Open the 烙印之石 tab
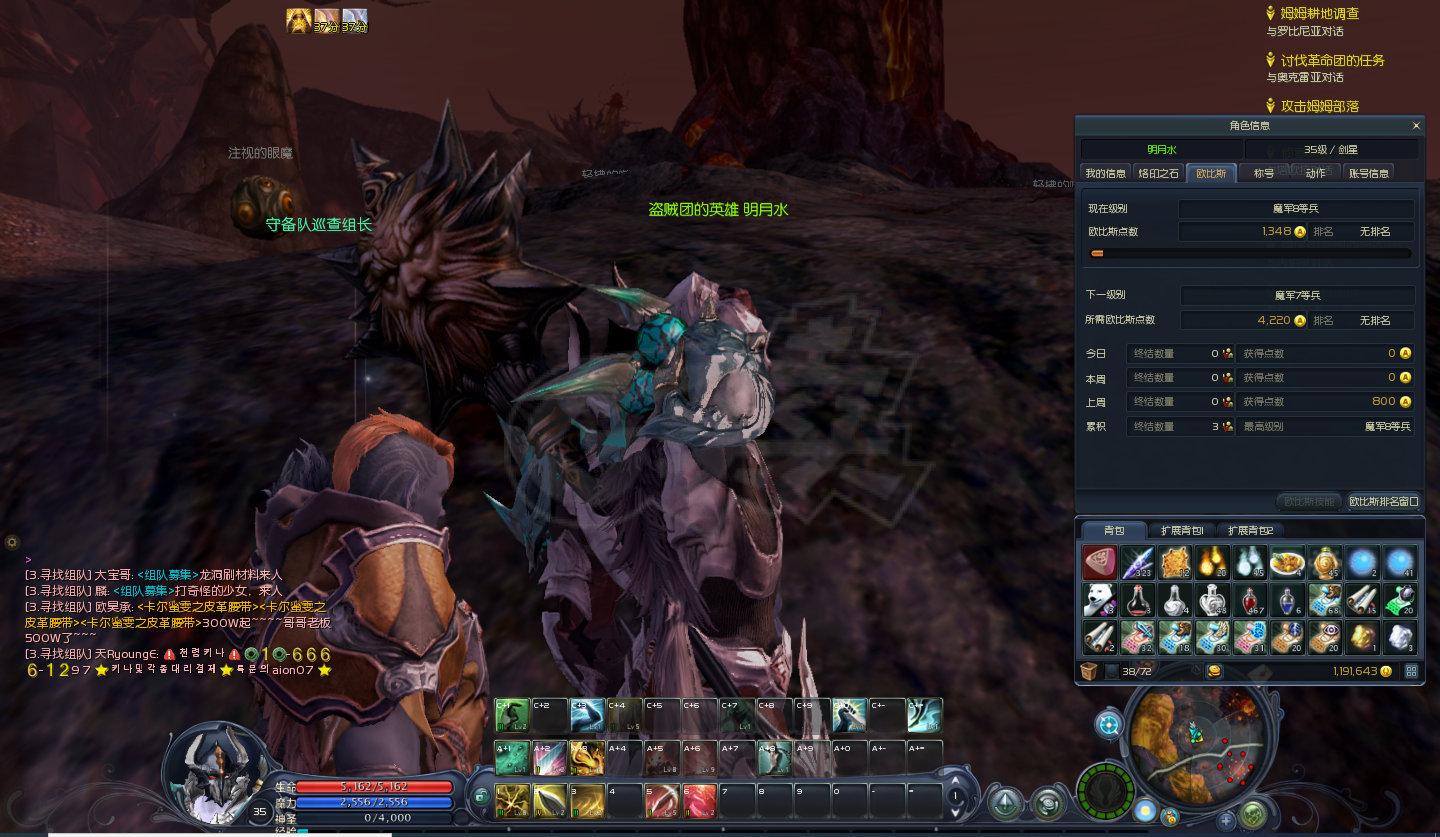Viewport: 1440px width, 837px height. (x=1158, y=173)
